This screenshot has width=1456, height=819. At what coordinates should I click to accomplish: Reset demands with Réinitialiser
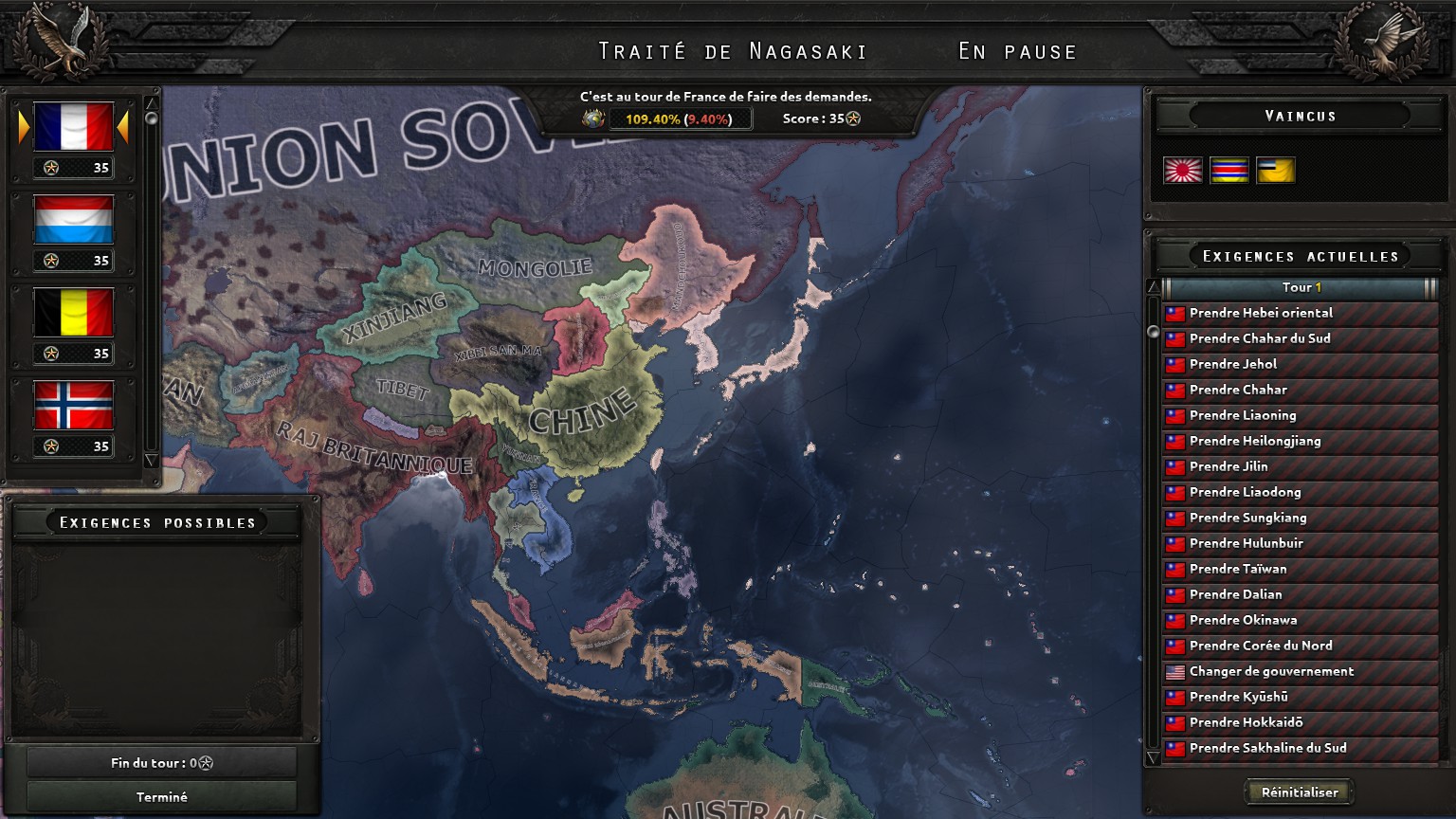pyautogui.click(x=1299, y=792)
